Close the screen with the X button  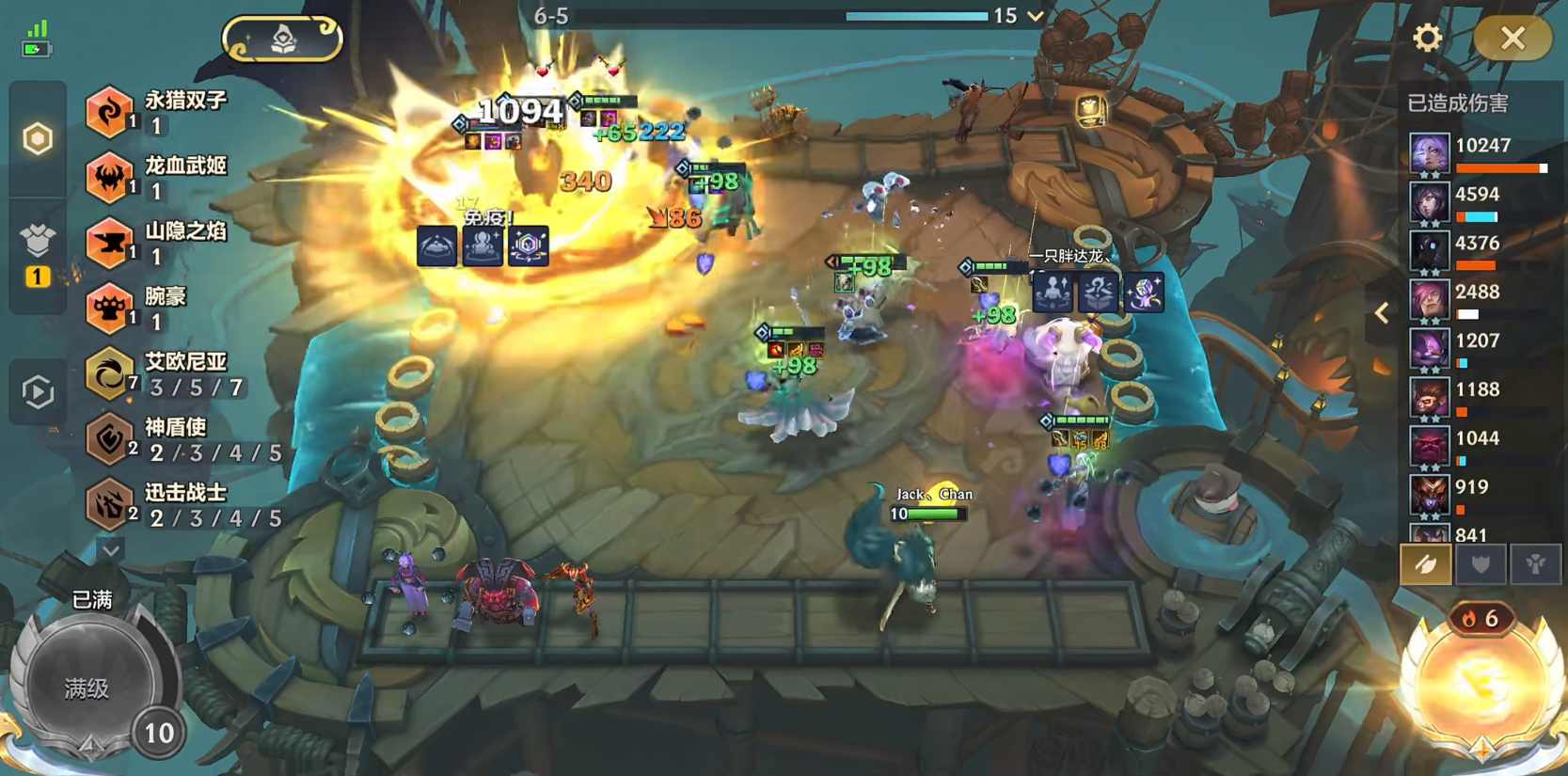1512,39
